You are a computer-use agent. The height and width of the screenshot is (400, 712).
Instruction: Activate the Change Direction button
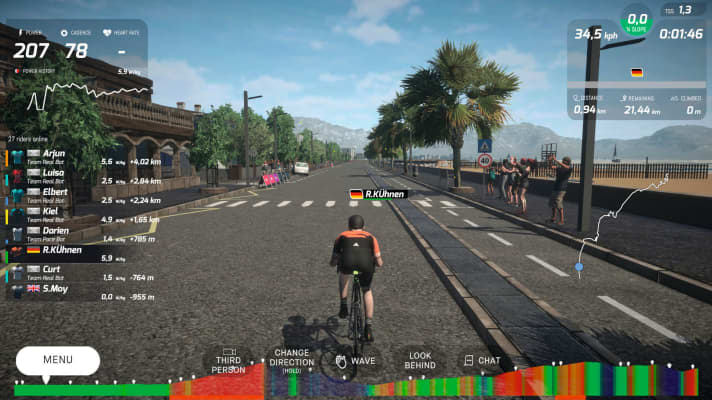click(291, 361)
